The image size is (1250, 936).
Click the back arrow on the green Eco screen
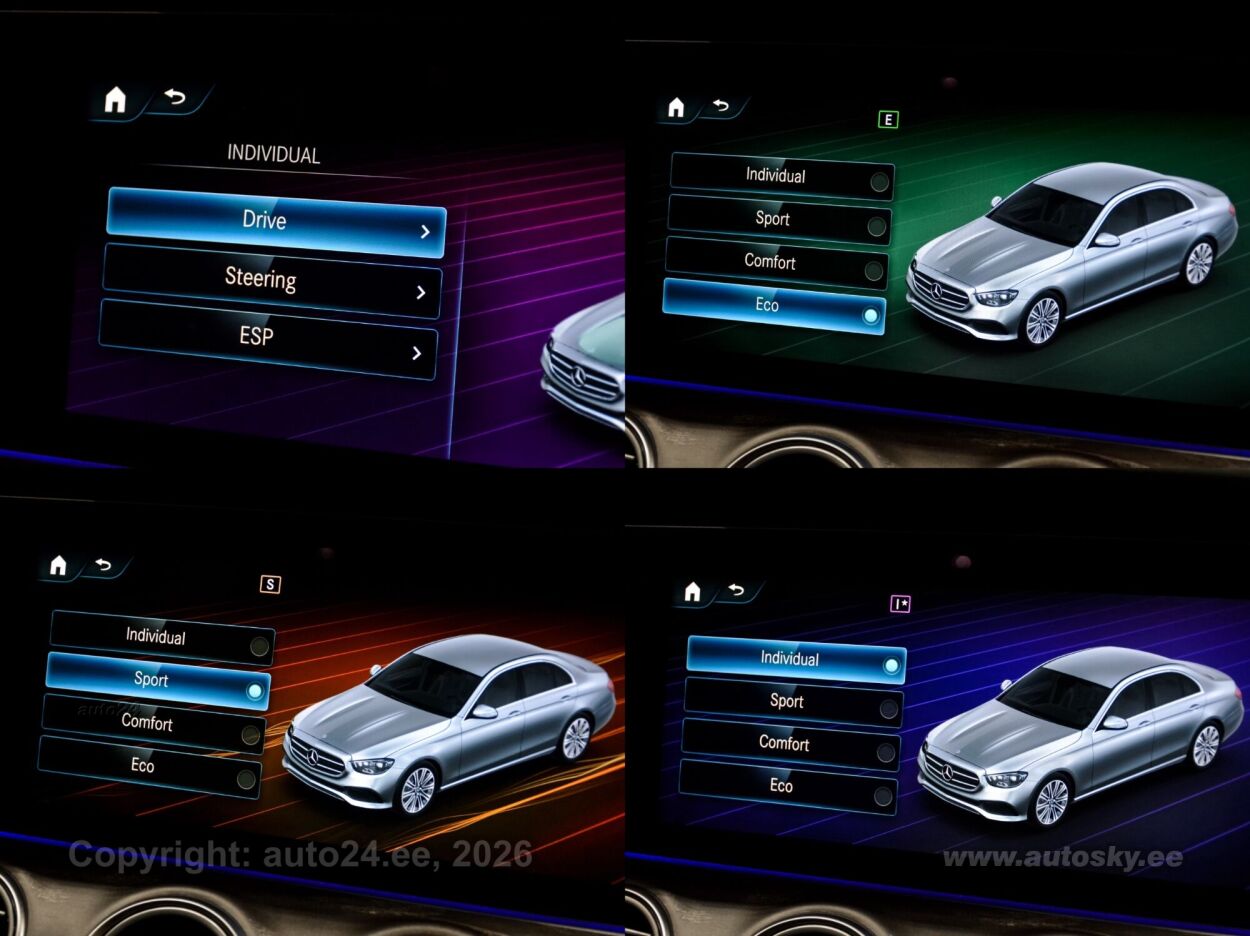721,106
